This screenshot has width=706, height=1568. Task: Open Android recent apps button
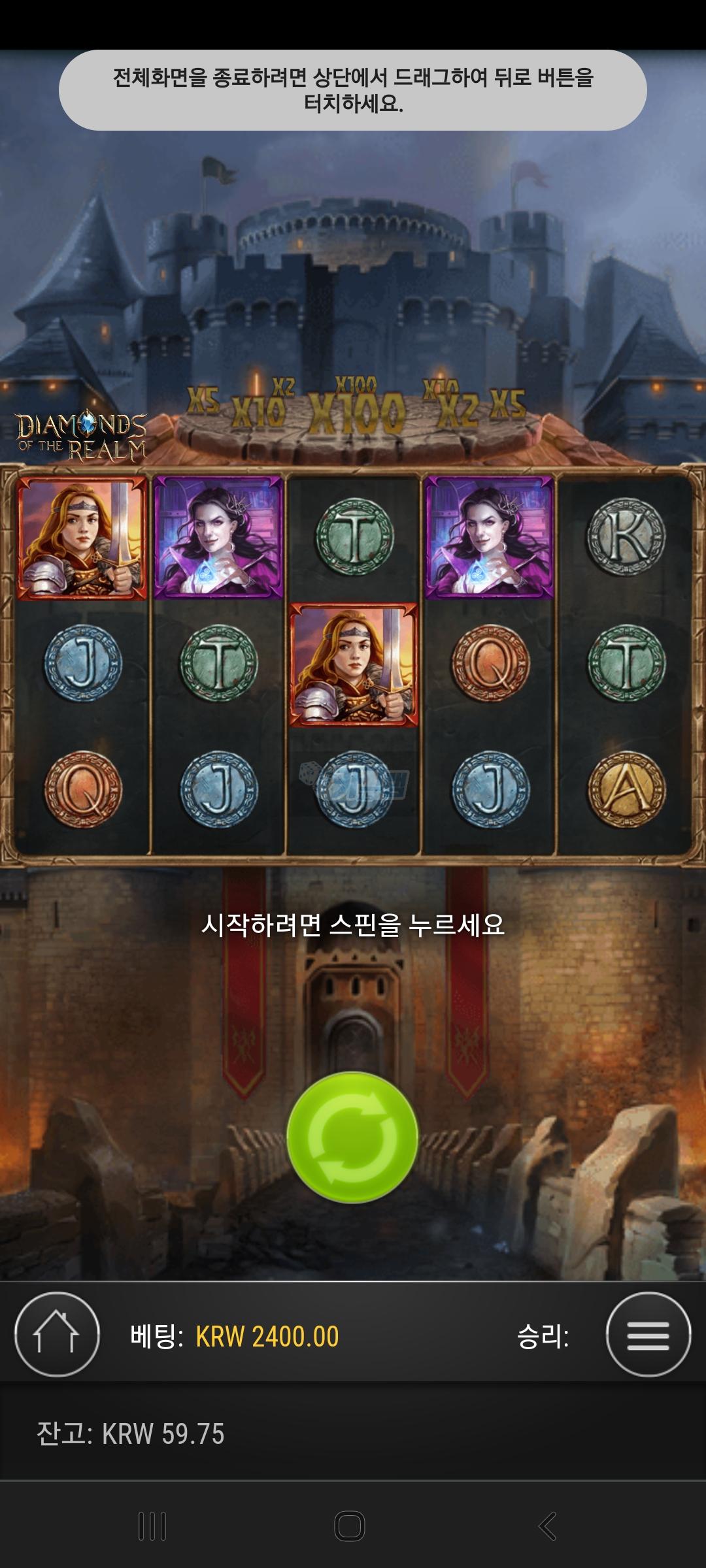click(152, 1526)
